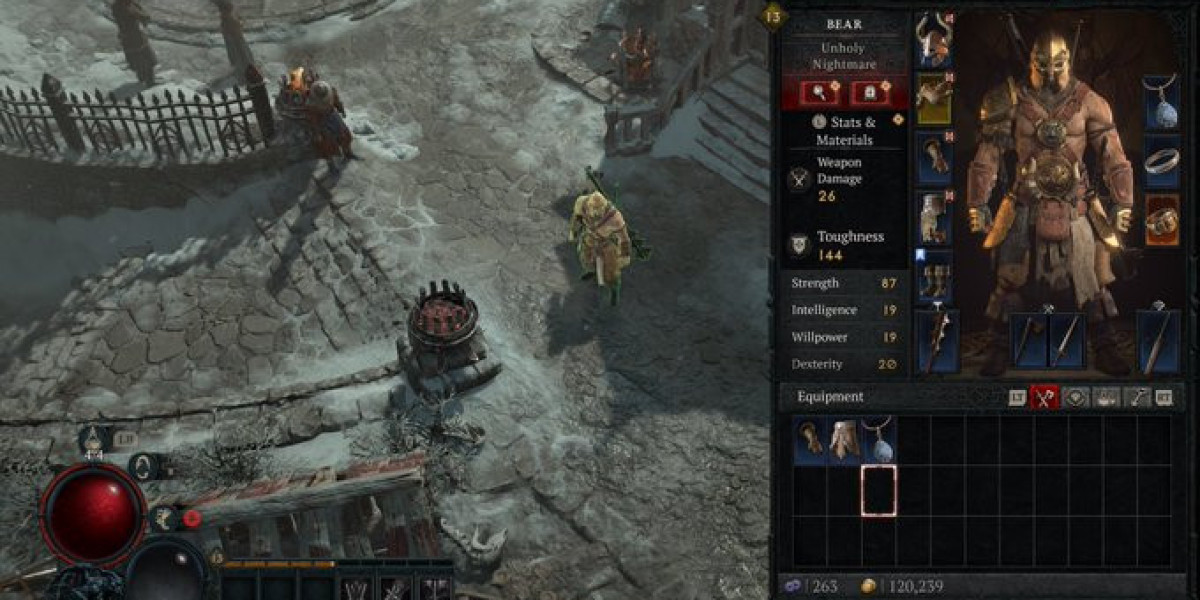Select the equipped boots slot

click(934, 277)
